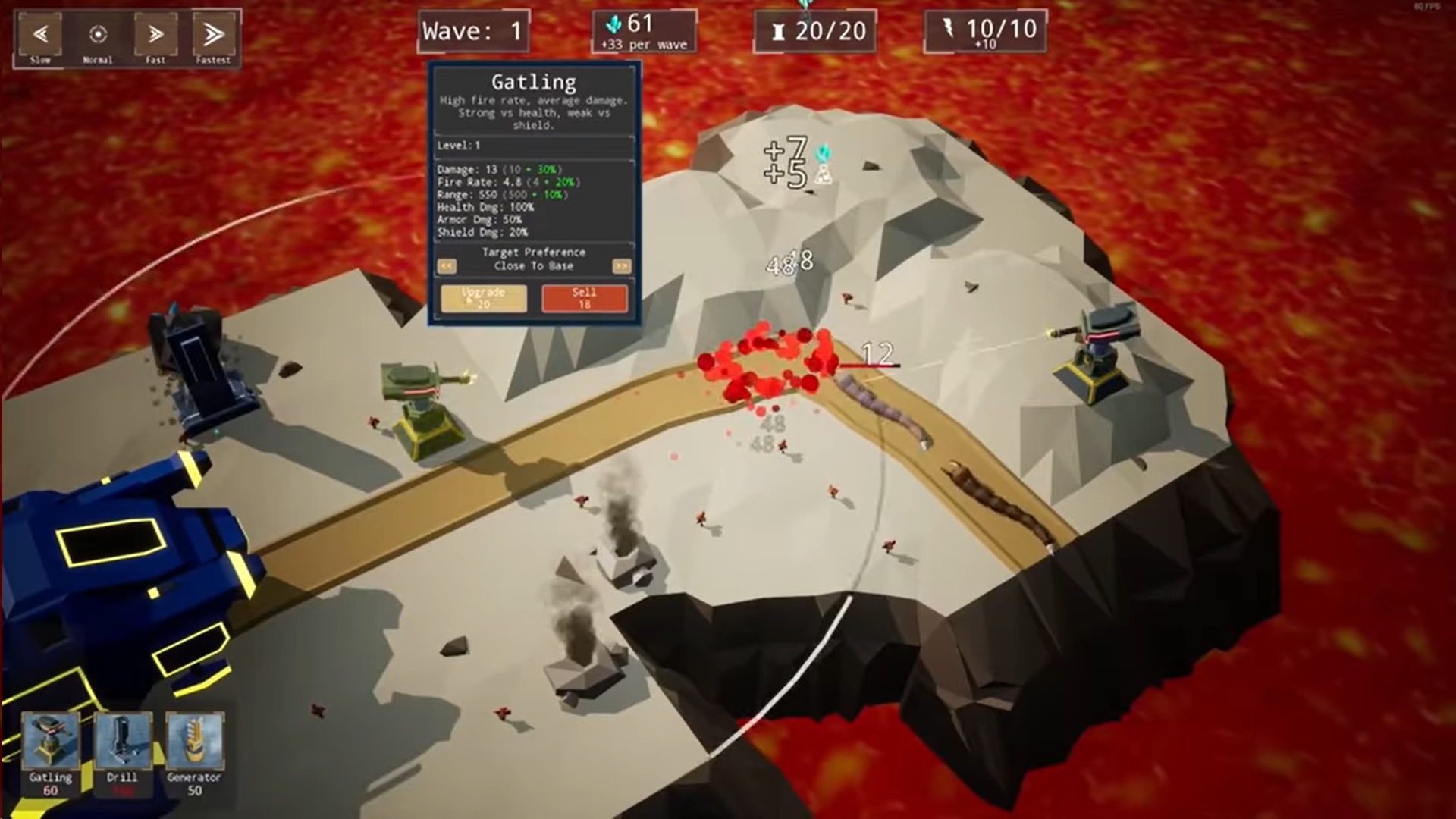1456x819 pixels.
Task: Select the Gatling tower build slot
Action: [50, 754]
